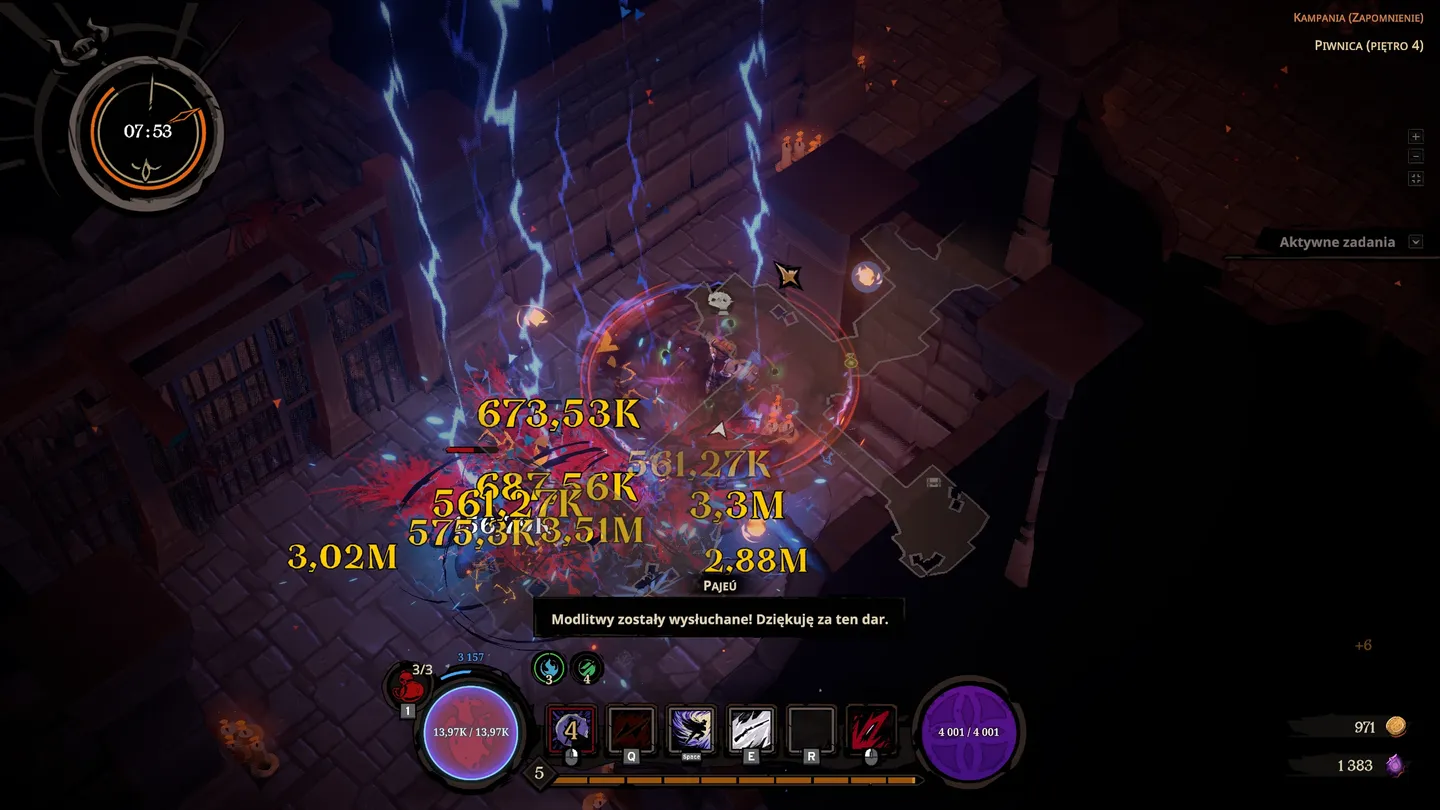
Task: Zoom in the map with the plus button
Action: point(1415,136)
